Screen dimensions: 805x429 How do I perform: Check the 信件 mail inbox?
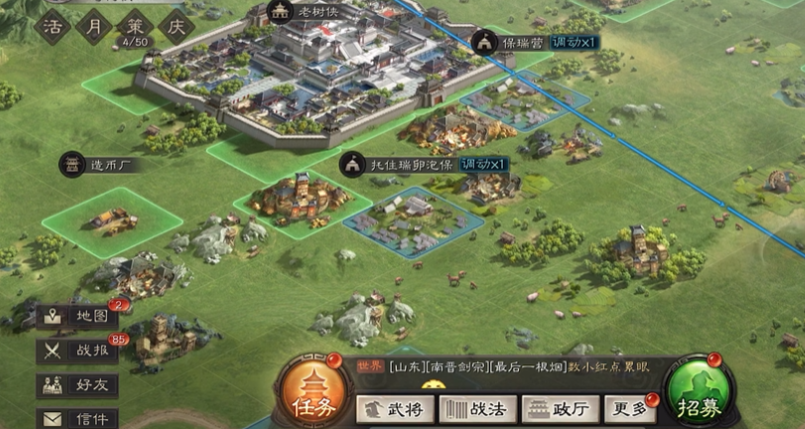pos(78,418)
